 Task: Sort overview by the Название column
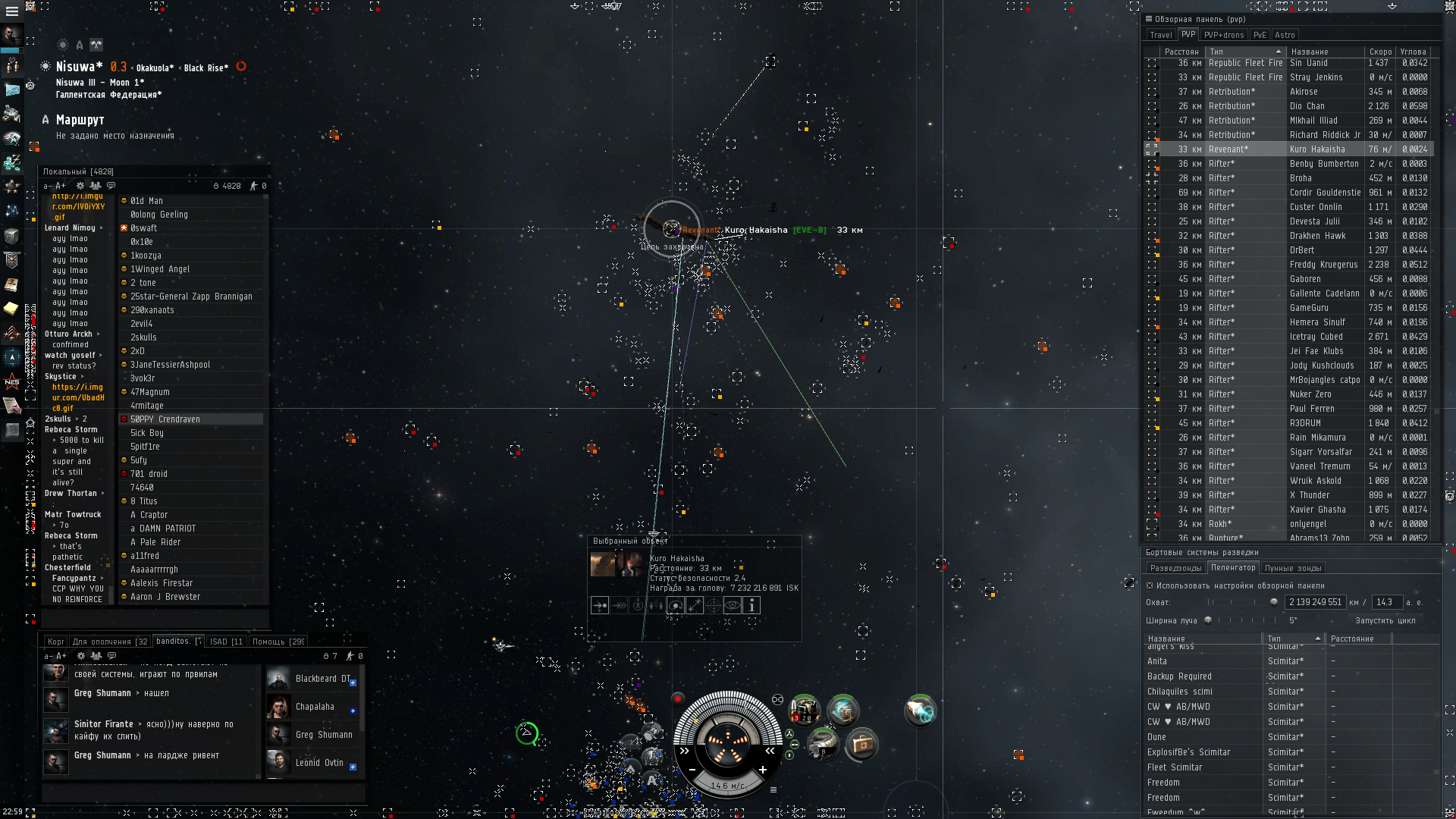tap(1323, 52)
